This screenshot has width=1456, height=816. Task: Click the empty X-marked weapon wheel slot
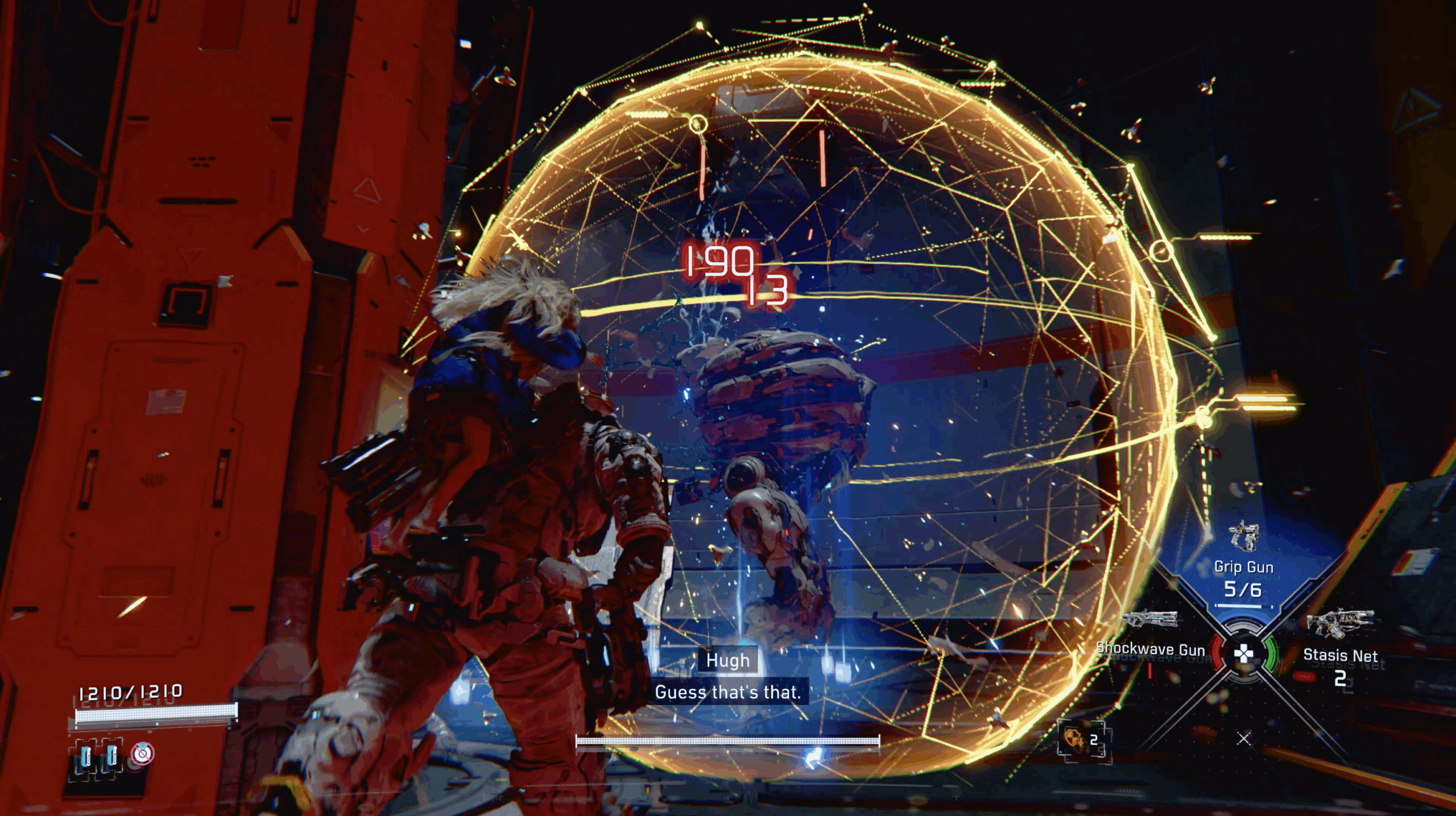pos(1244,739)
